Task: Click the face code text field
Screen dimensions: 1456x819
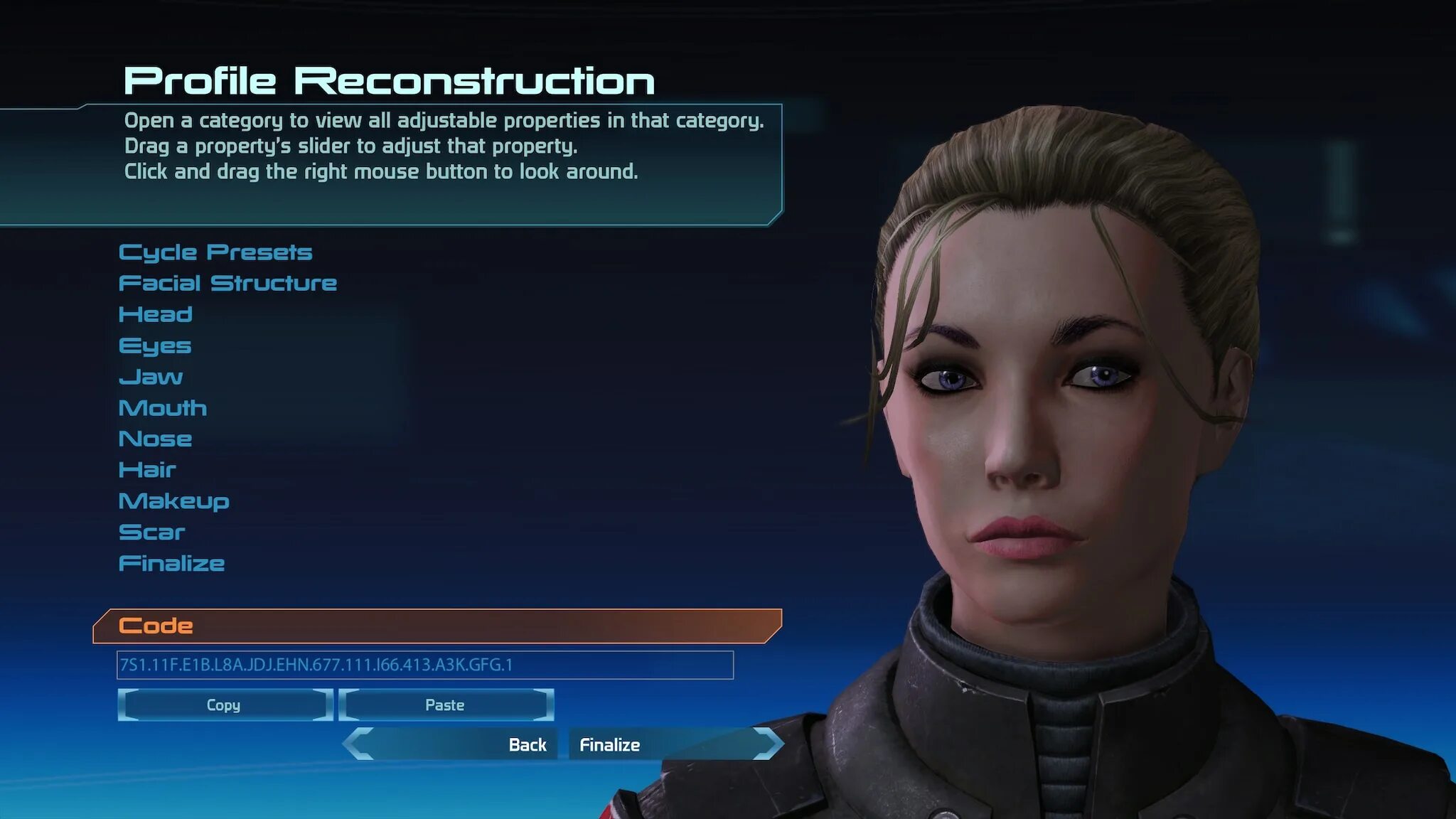Action: tap(425, 665)
